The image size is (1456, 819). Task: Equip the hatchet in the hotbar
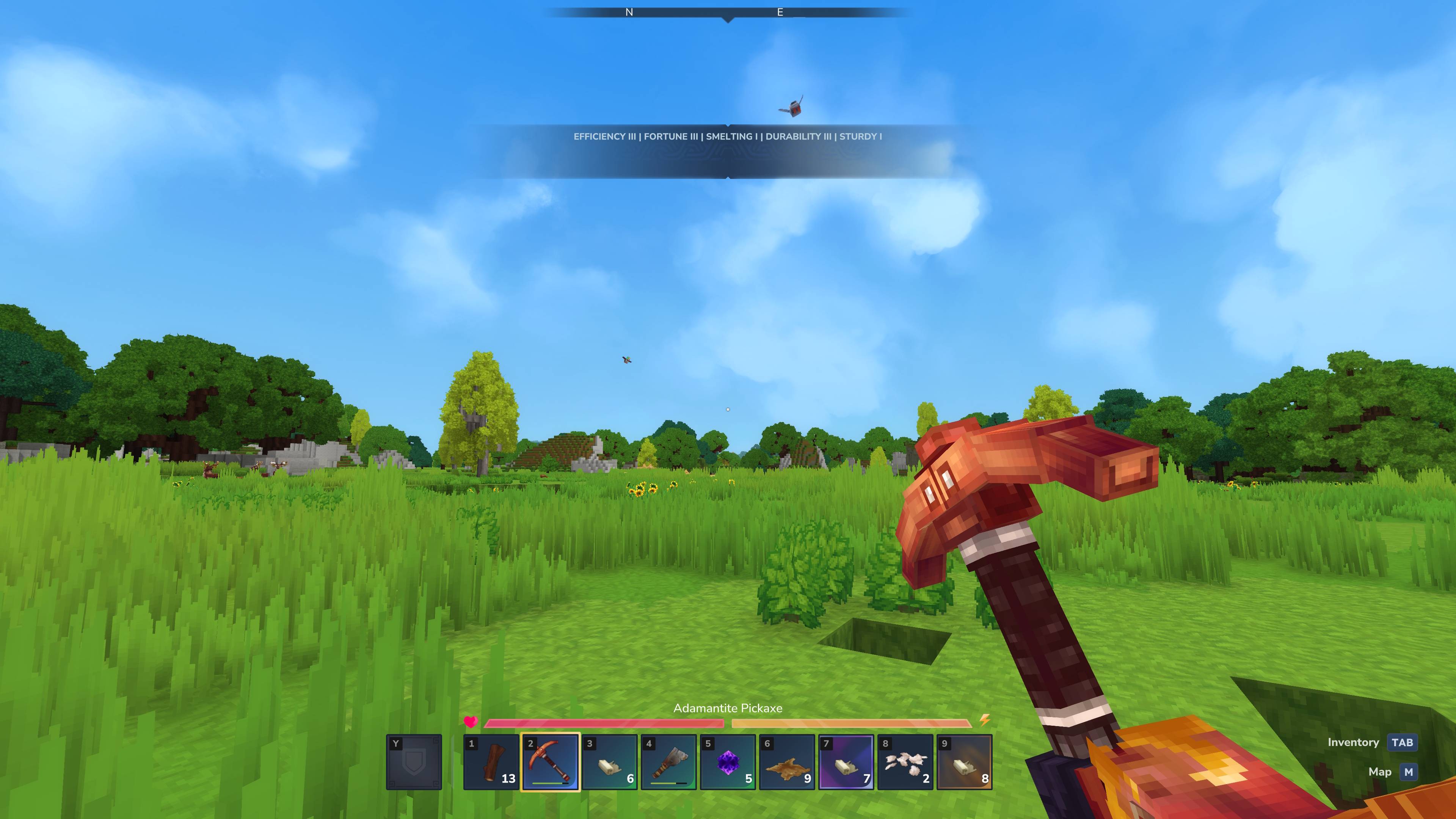[668, 762]
